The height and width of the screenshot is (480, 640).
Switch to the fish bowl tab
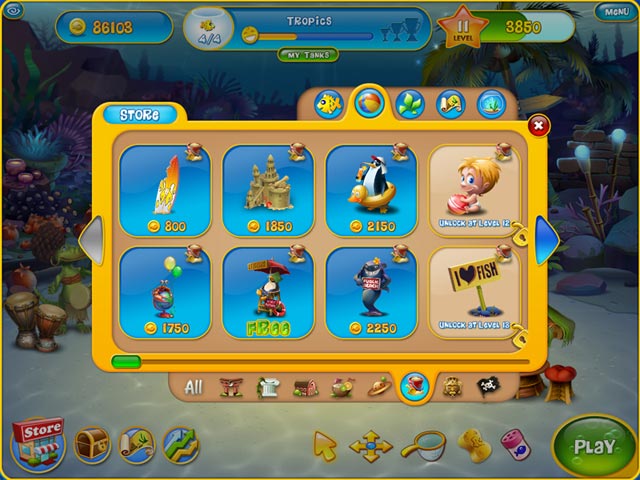click(490, 103)
